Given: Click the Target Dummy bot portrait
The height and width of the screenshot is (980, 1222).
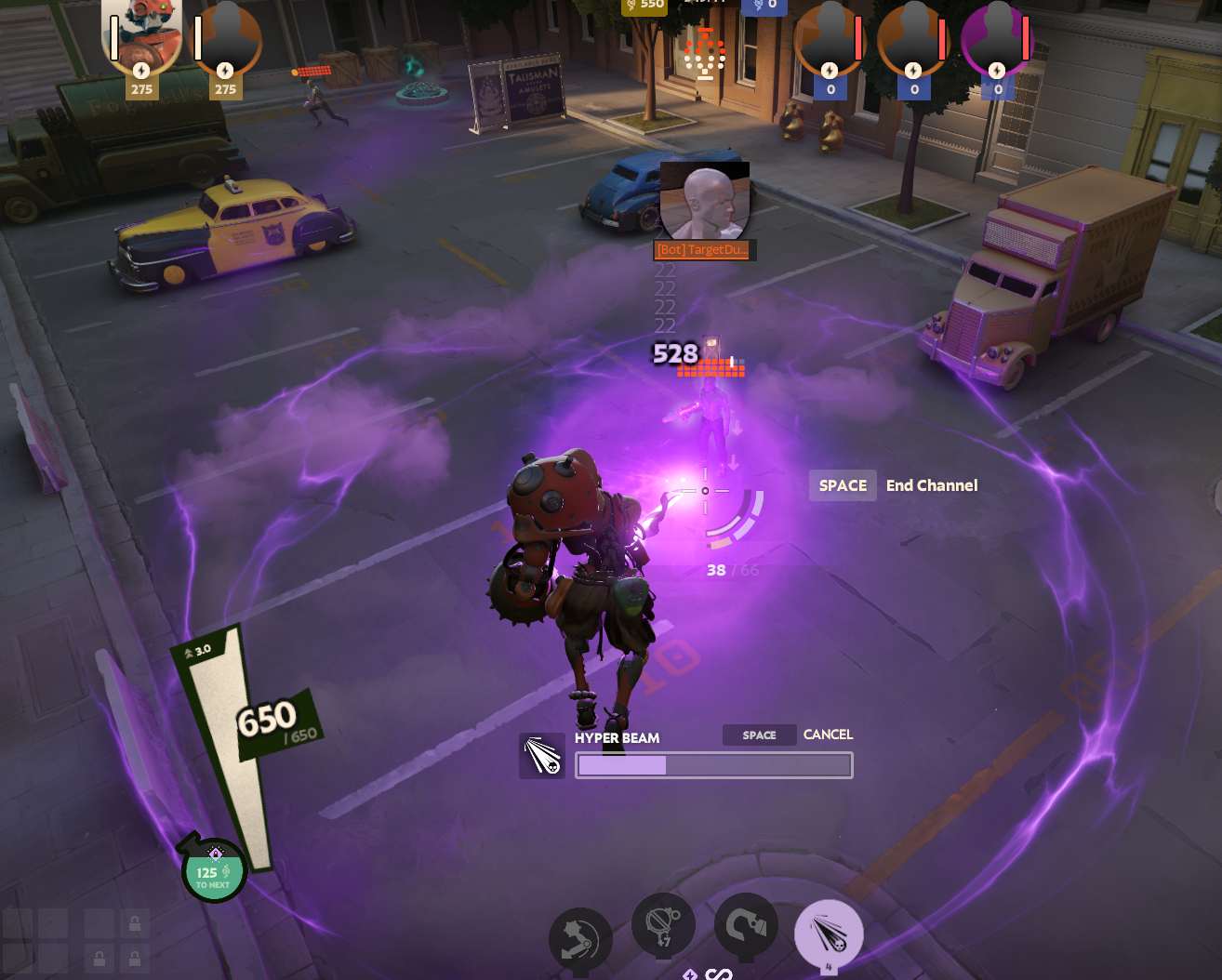Looking at the screenshot, I should [704, 202].
